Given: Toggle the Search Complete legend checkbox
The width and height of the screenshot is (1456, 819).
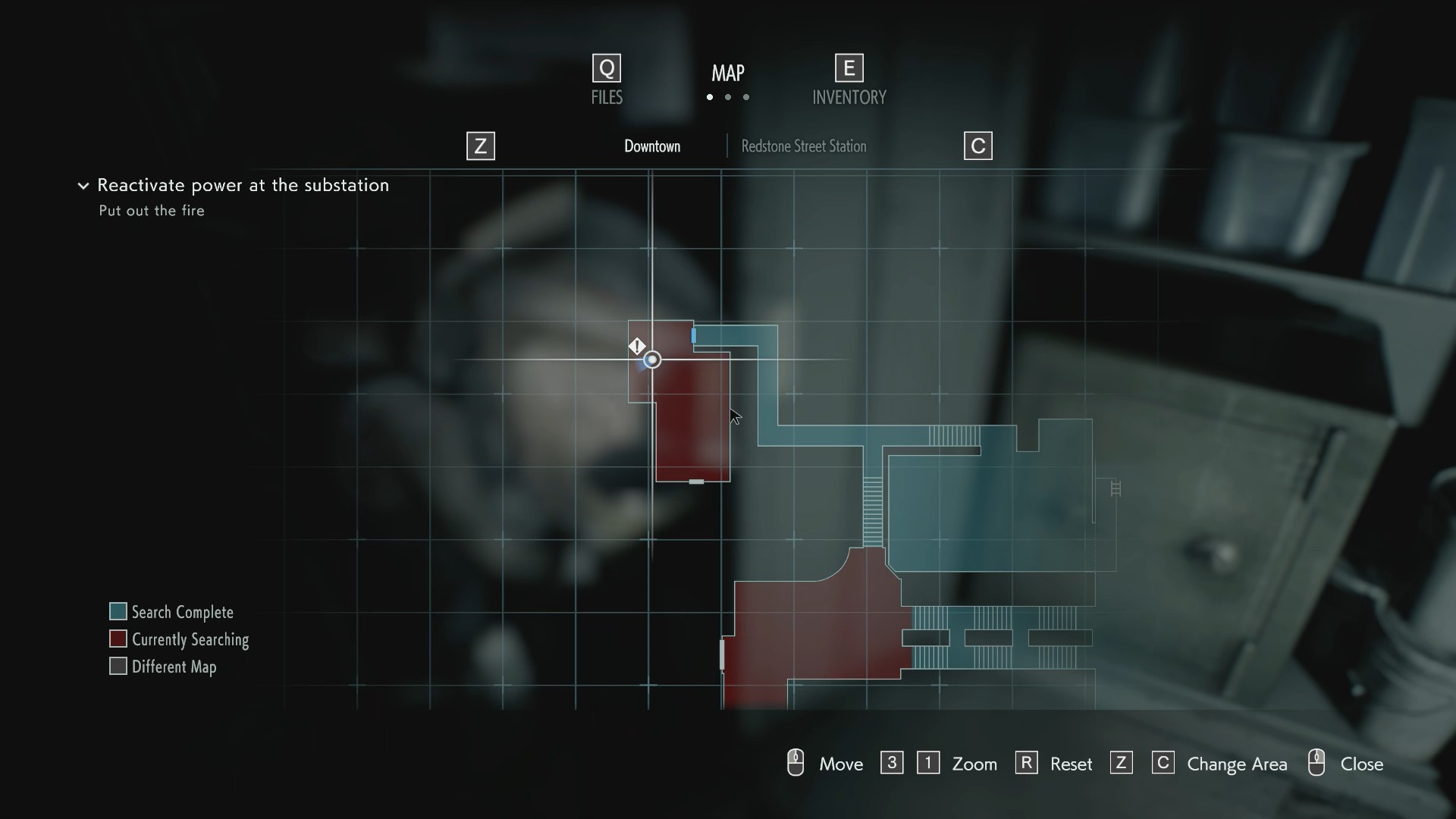Looking at the screenshot, I should 118,611.
